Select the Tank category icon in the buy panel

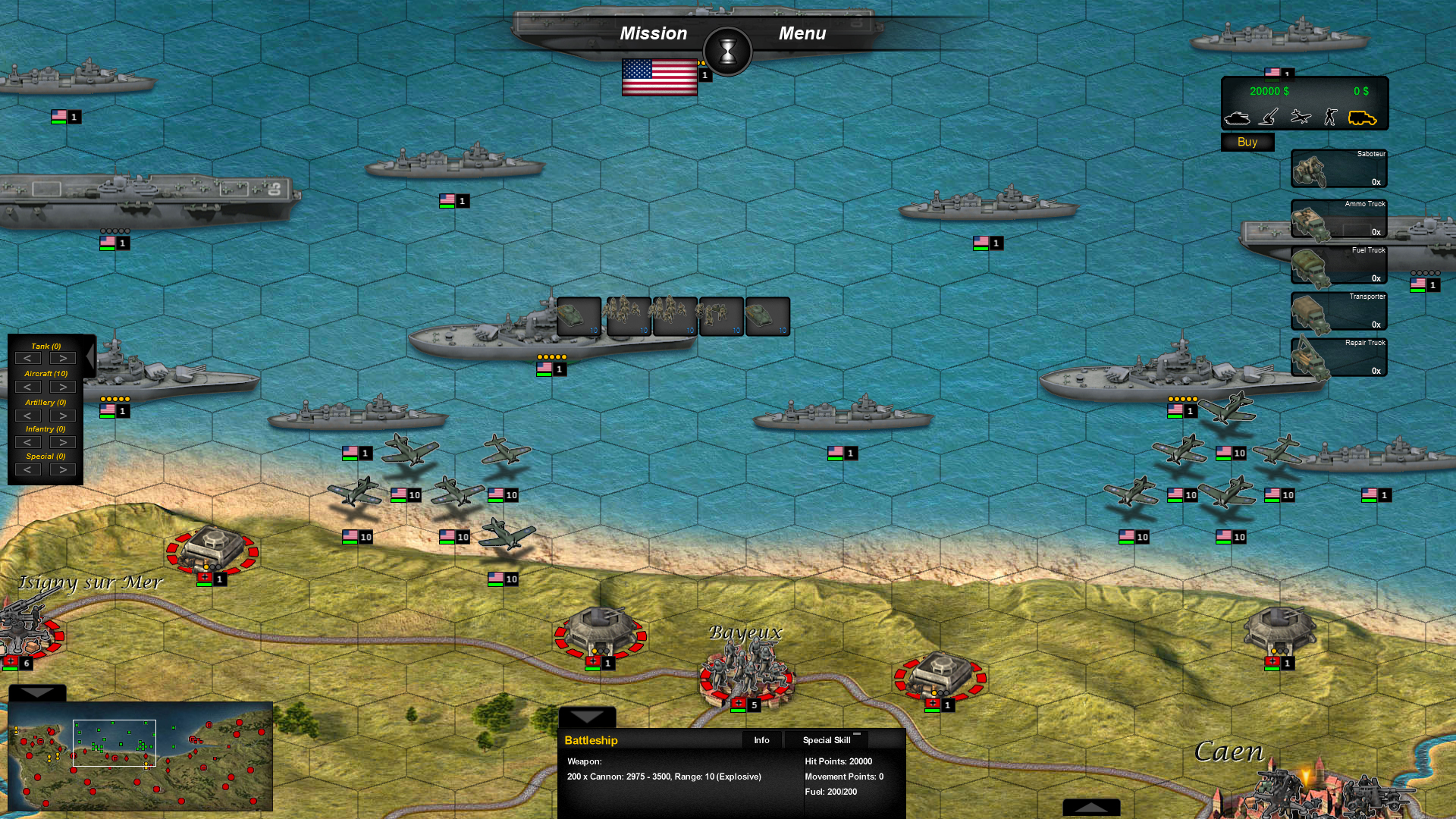pyautogui.click(x=1238, y=118)
